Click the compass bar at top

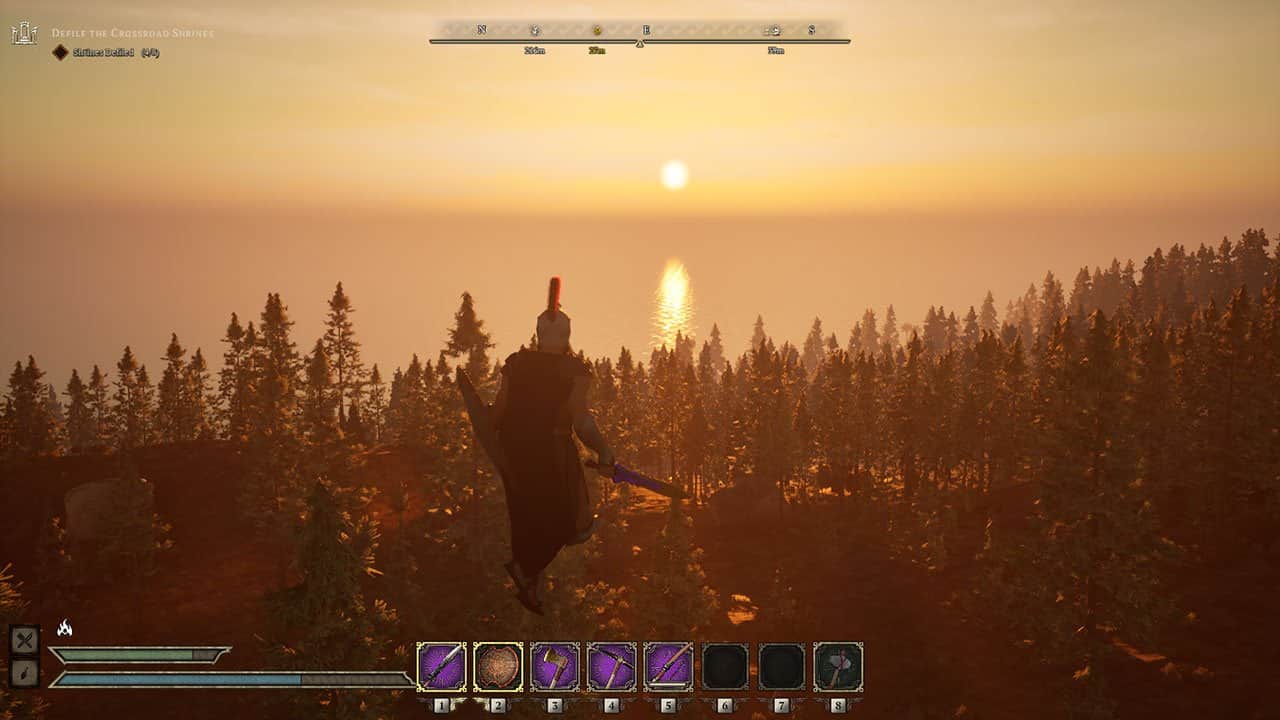pos(640,33)
